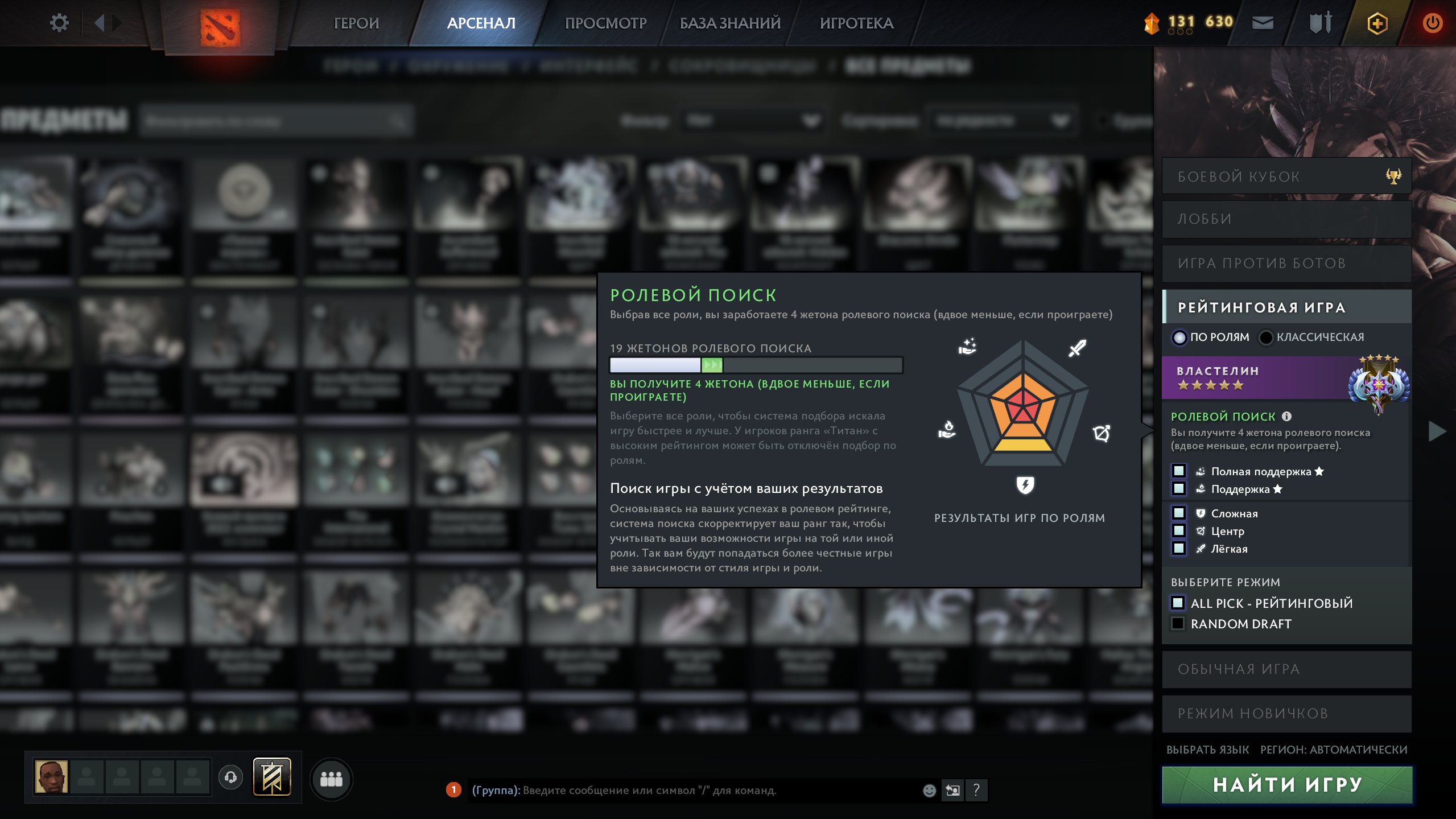Viewport: 1456px width, 819px height.
Task: Select the КЛАССИЧЕСКАЯ ranked radio button
Action: click(x=1265, y=337)
